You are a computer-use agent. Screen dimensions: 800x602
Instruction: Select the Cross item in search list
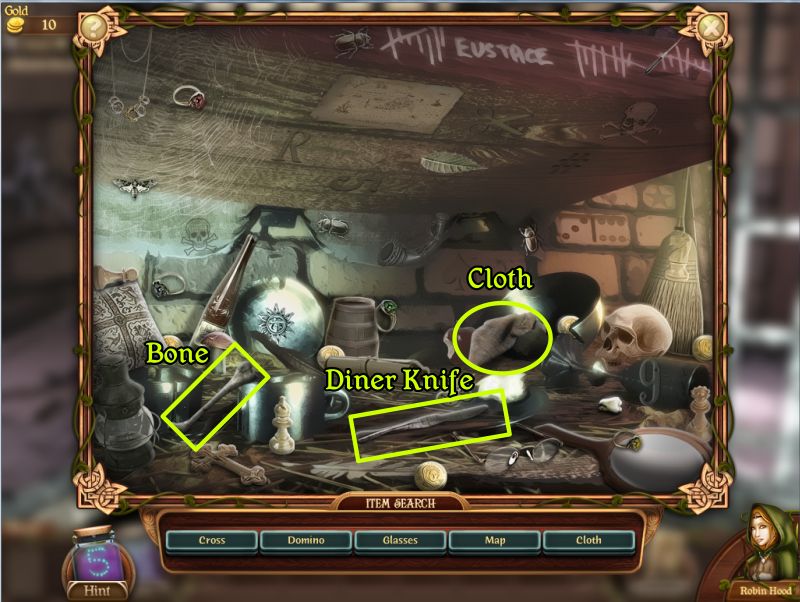click(x=212, y=541)
